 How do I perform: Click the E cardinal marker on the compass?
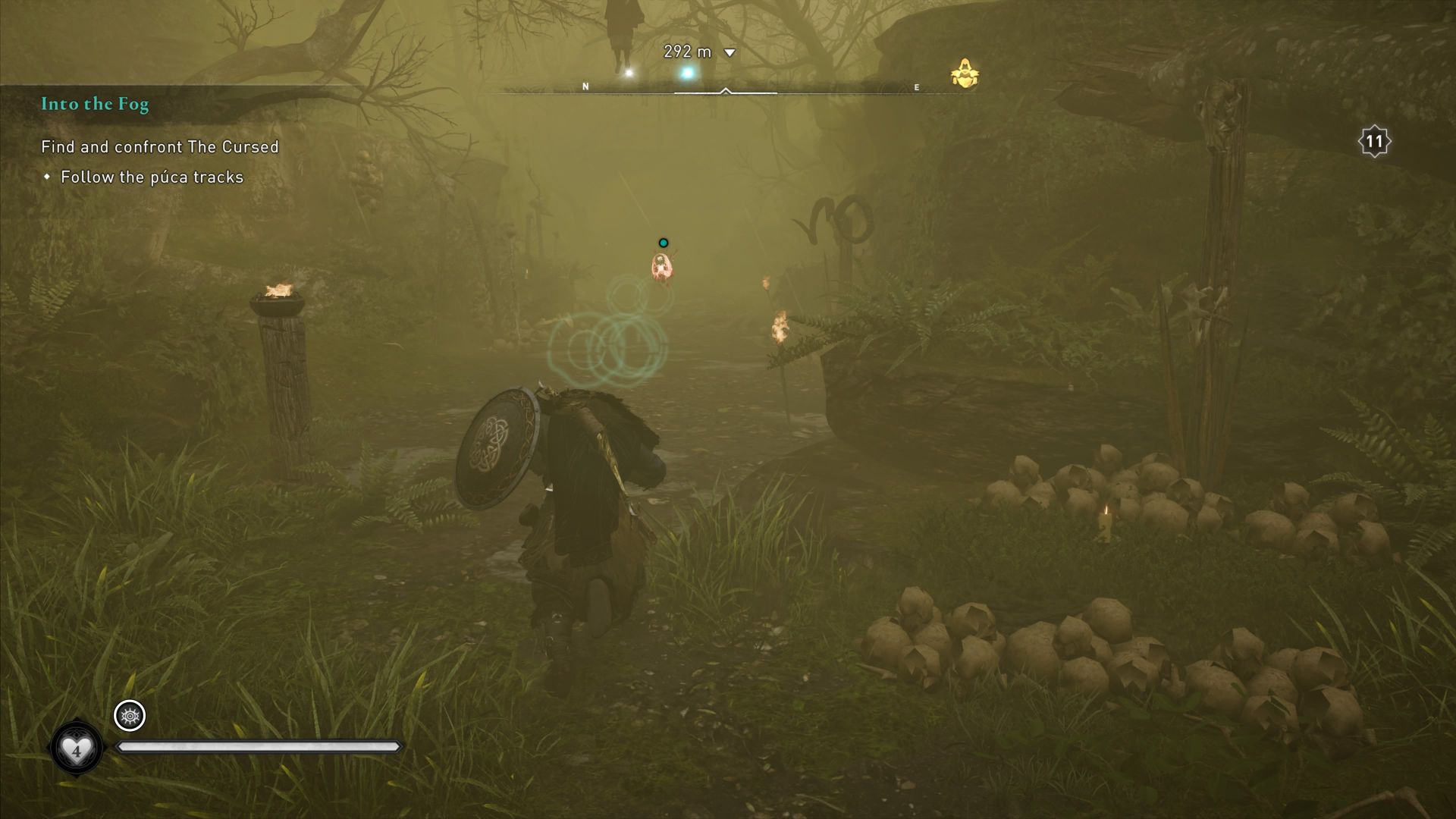click(917, 87)
